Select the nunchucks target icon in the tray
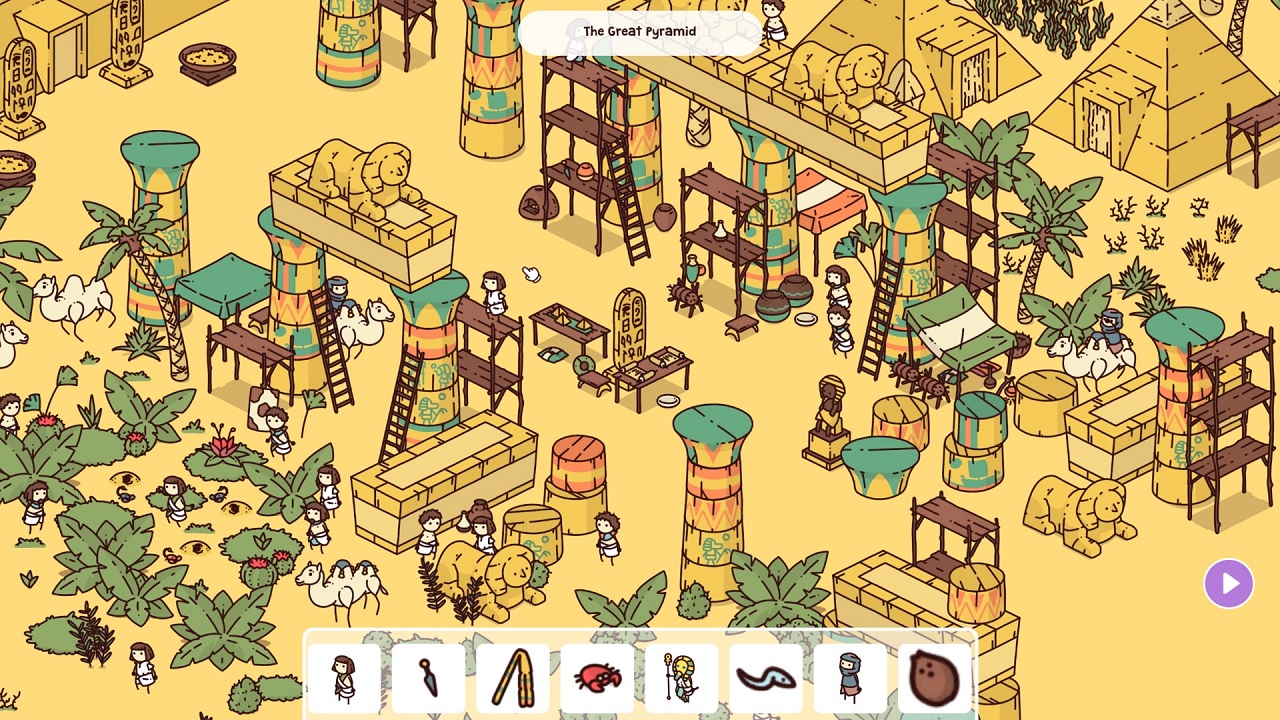Viewport: 1280px width, 720px height. 512,678
